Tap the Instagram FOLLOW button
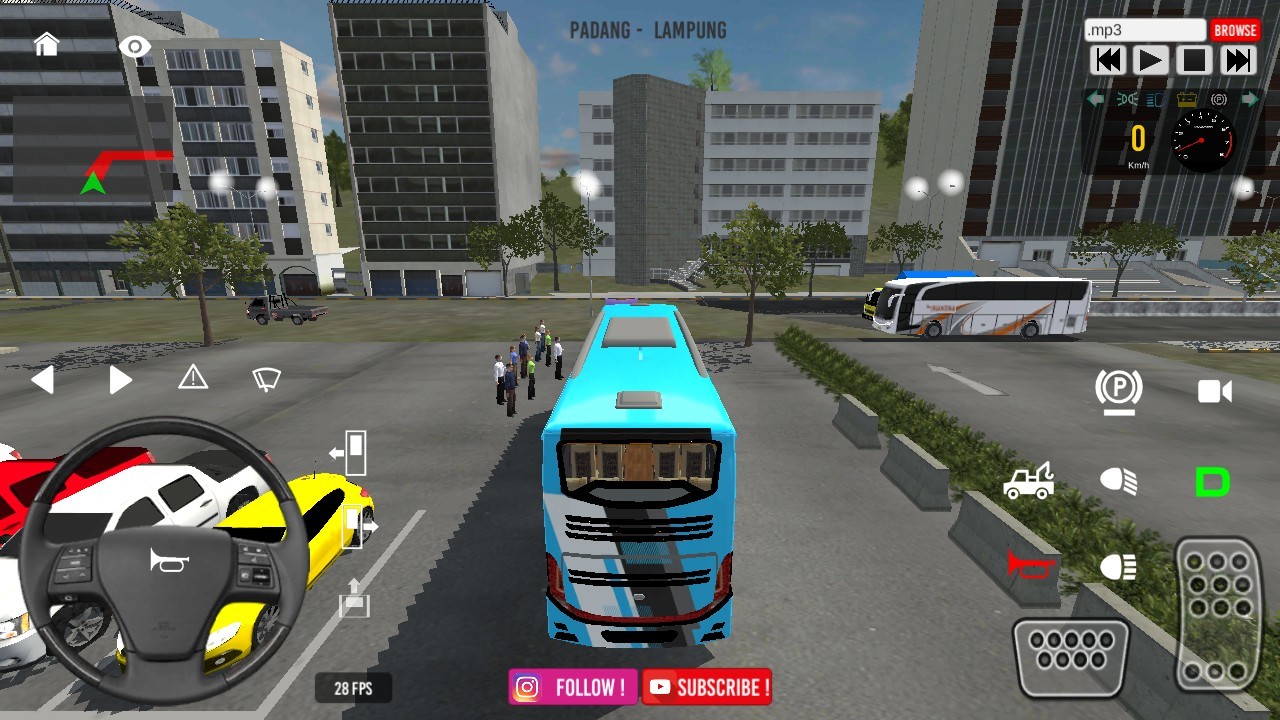1280x720 pixels. point(573,687)
